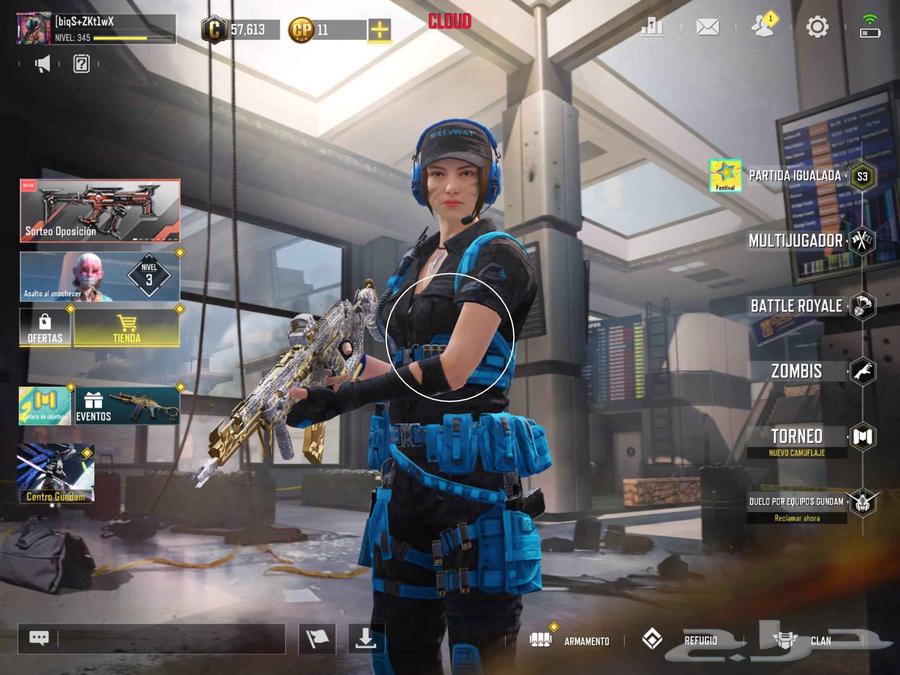The width and height of the screenshot is (900, 675).
Task: Select the Multijugador mode
Action: 797,240
